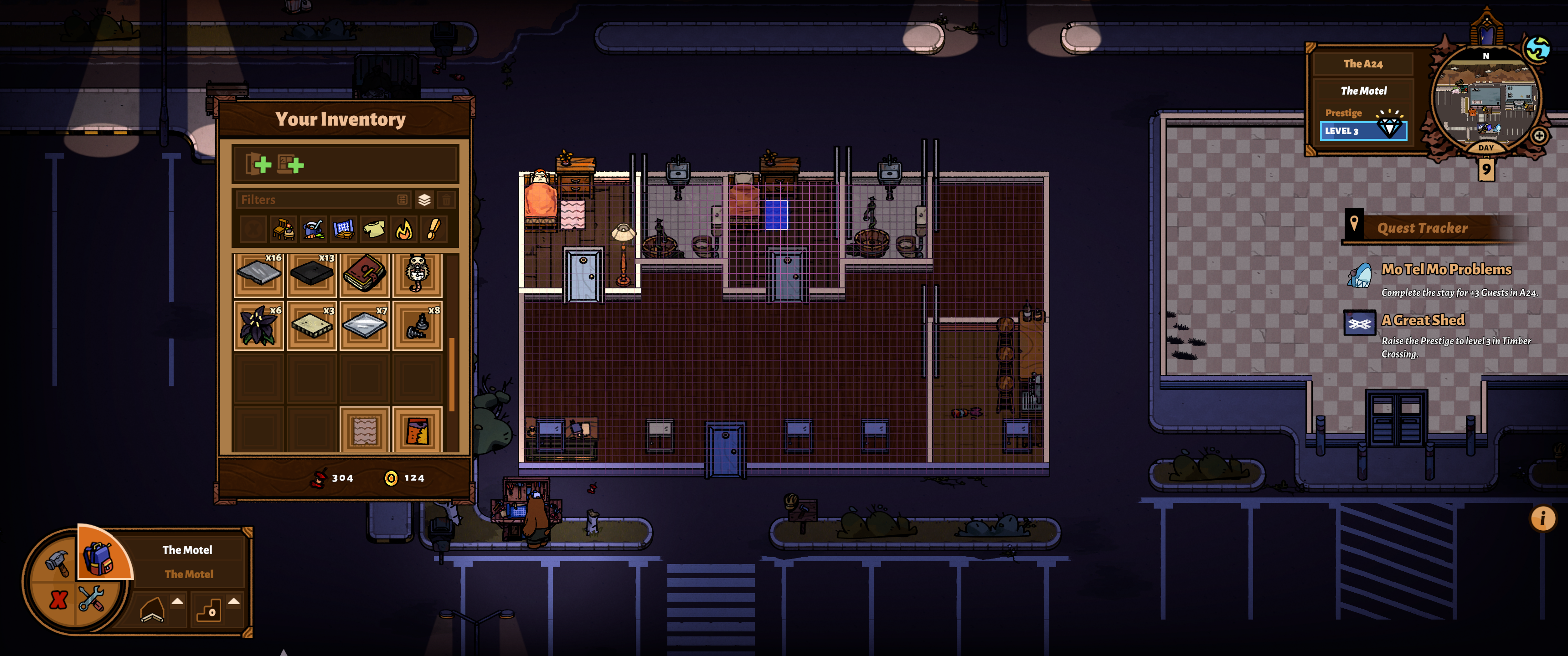The height and width of the screenshot is (656, 1568).
Task: Choose the chess pieces item stack
Action: pos(417,326)
